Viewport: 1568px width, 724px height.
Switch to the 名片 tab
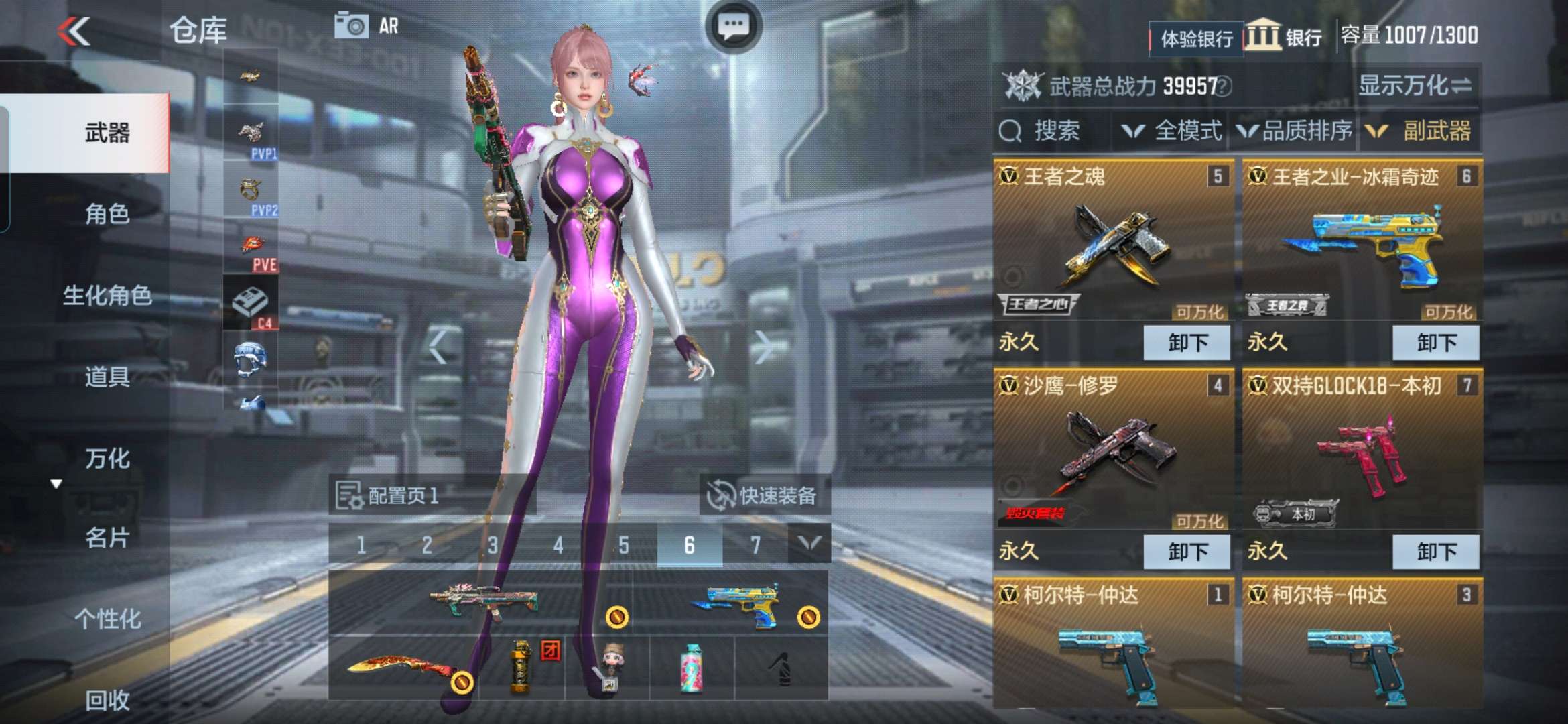coord(107,538)
